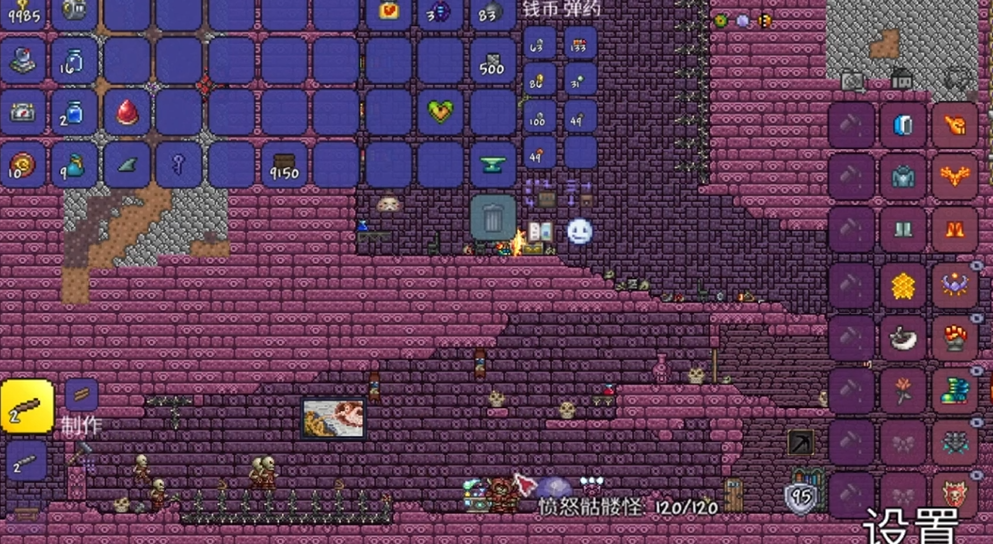This screenshot has width=993, height=544.
Task: Select the golden key inventory slot
Action: [180, 164]
